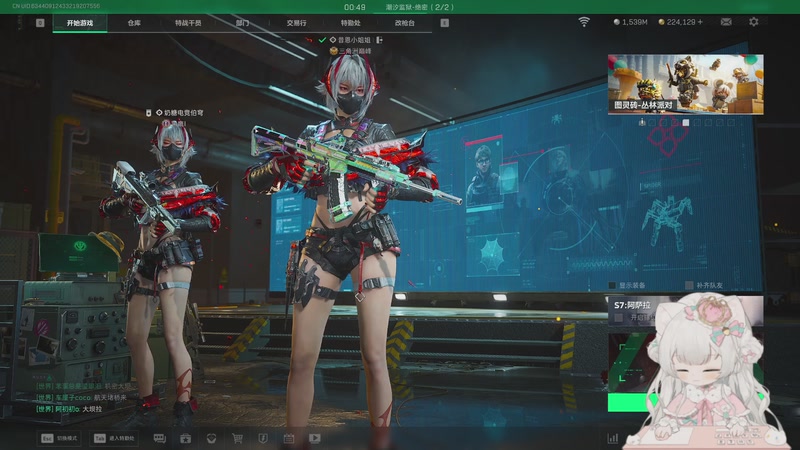The height and width of the screenshot is (450, 800).
Task: Add currency with the plus button
Action: click(x=699, y=22)
